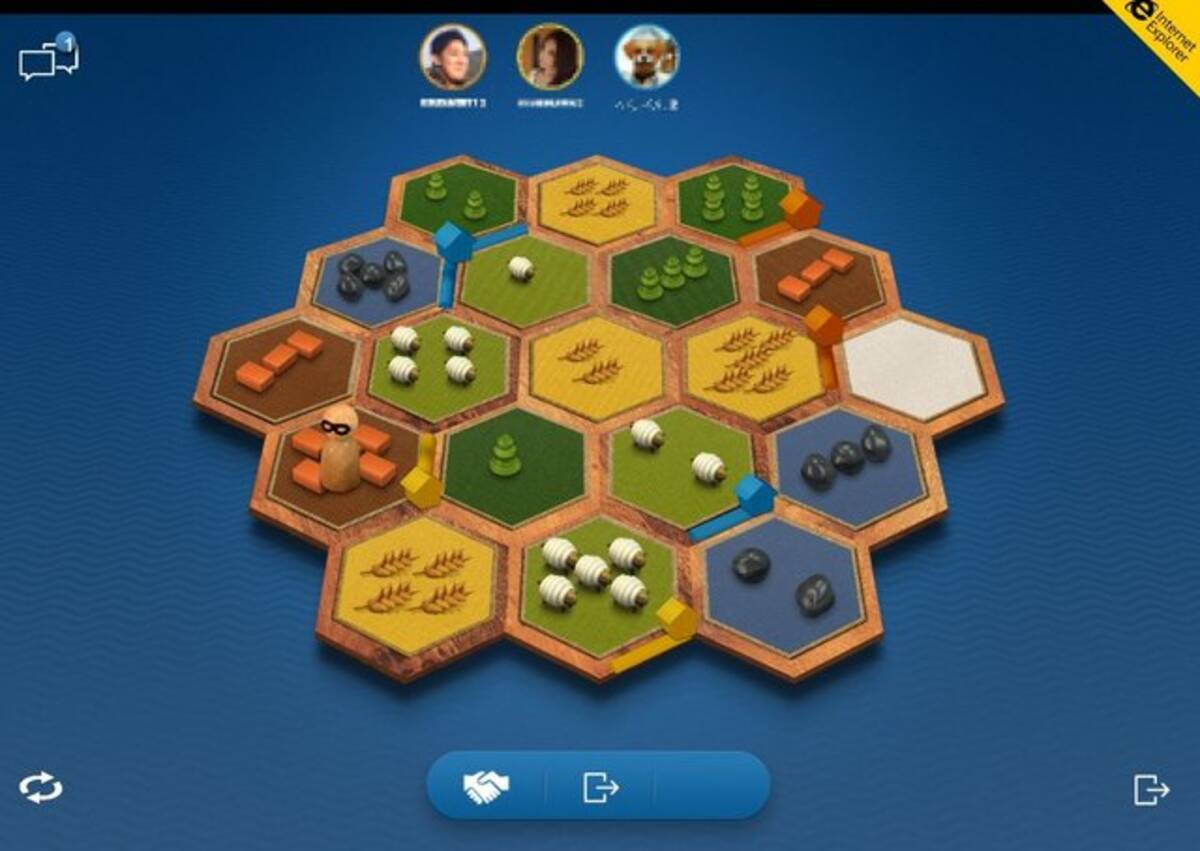Select the long-haired woman player avatar
Screen dimensions: 1200x851
(549, 57)
